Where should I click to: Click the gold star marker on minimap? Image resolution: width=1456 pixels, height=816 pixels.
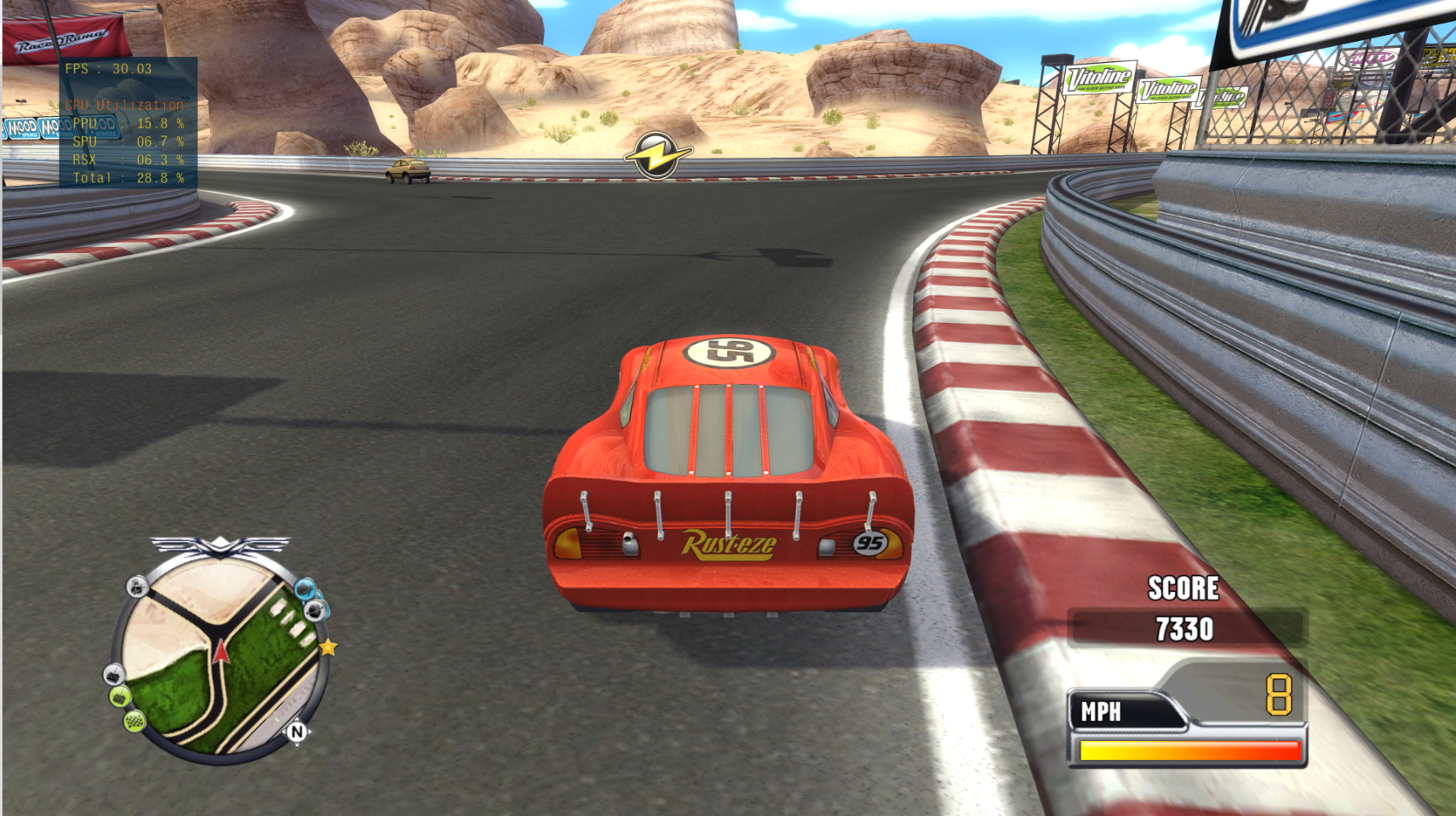pyautogui.click(x=328, y=647)
